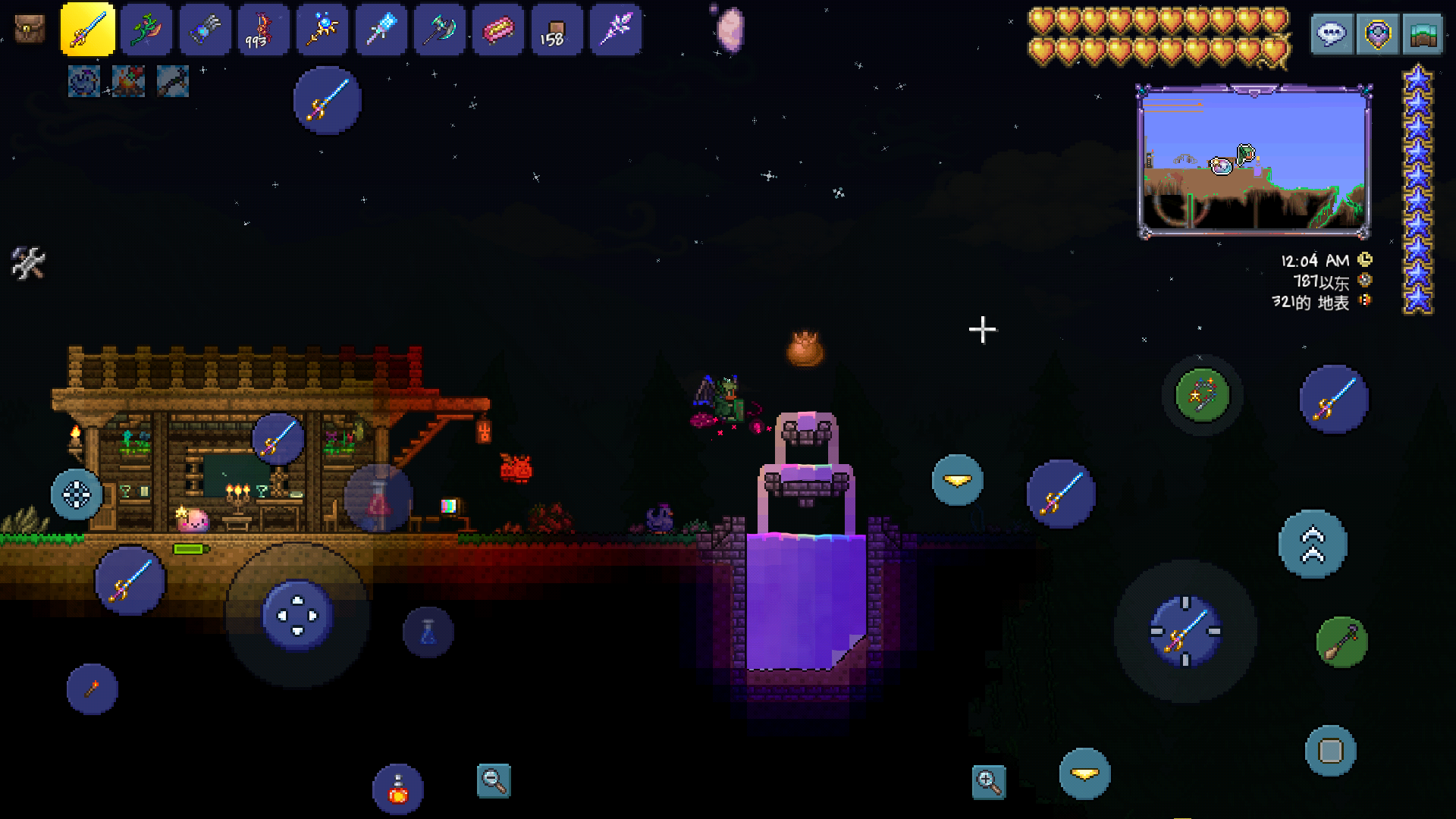This screenshot has width=1456, height=819.
Task: Choose the blue orb staff hotbar slot
Action: (322, 30)
